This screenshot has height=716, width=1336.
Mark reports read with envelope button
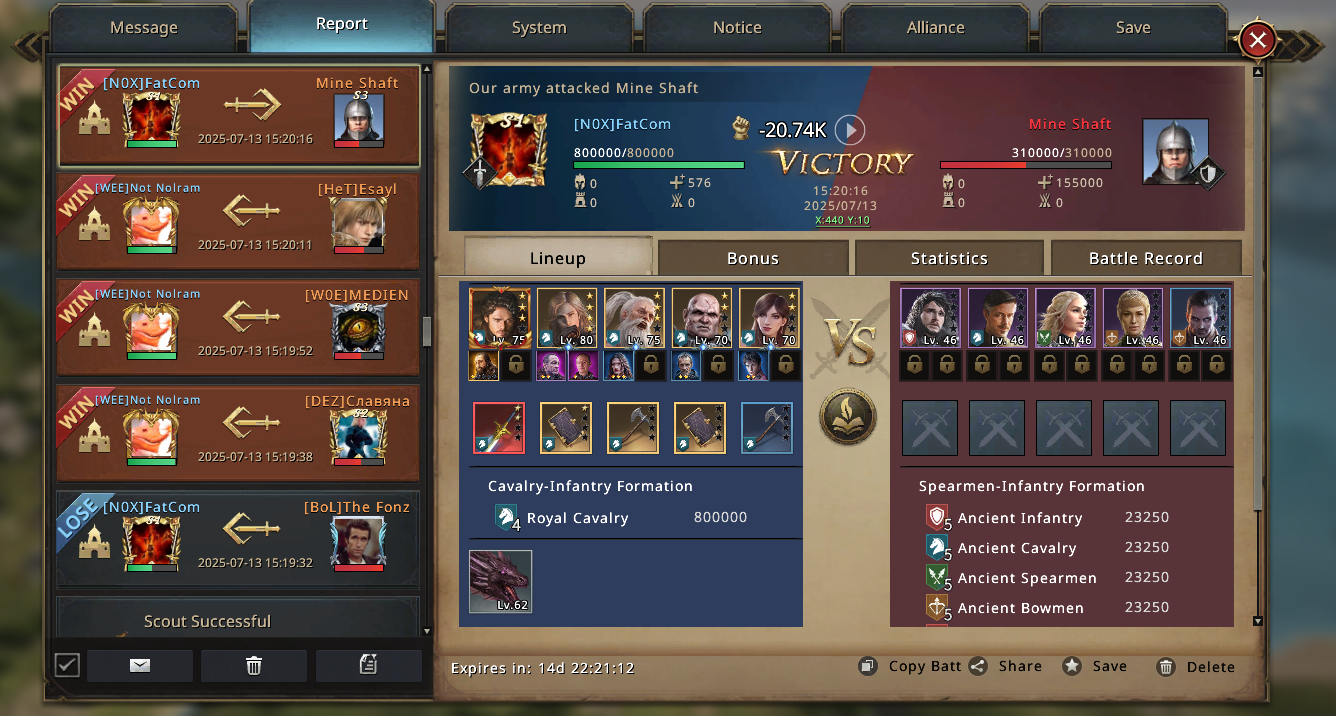(x=140, y=666)
